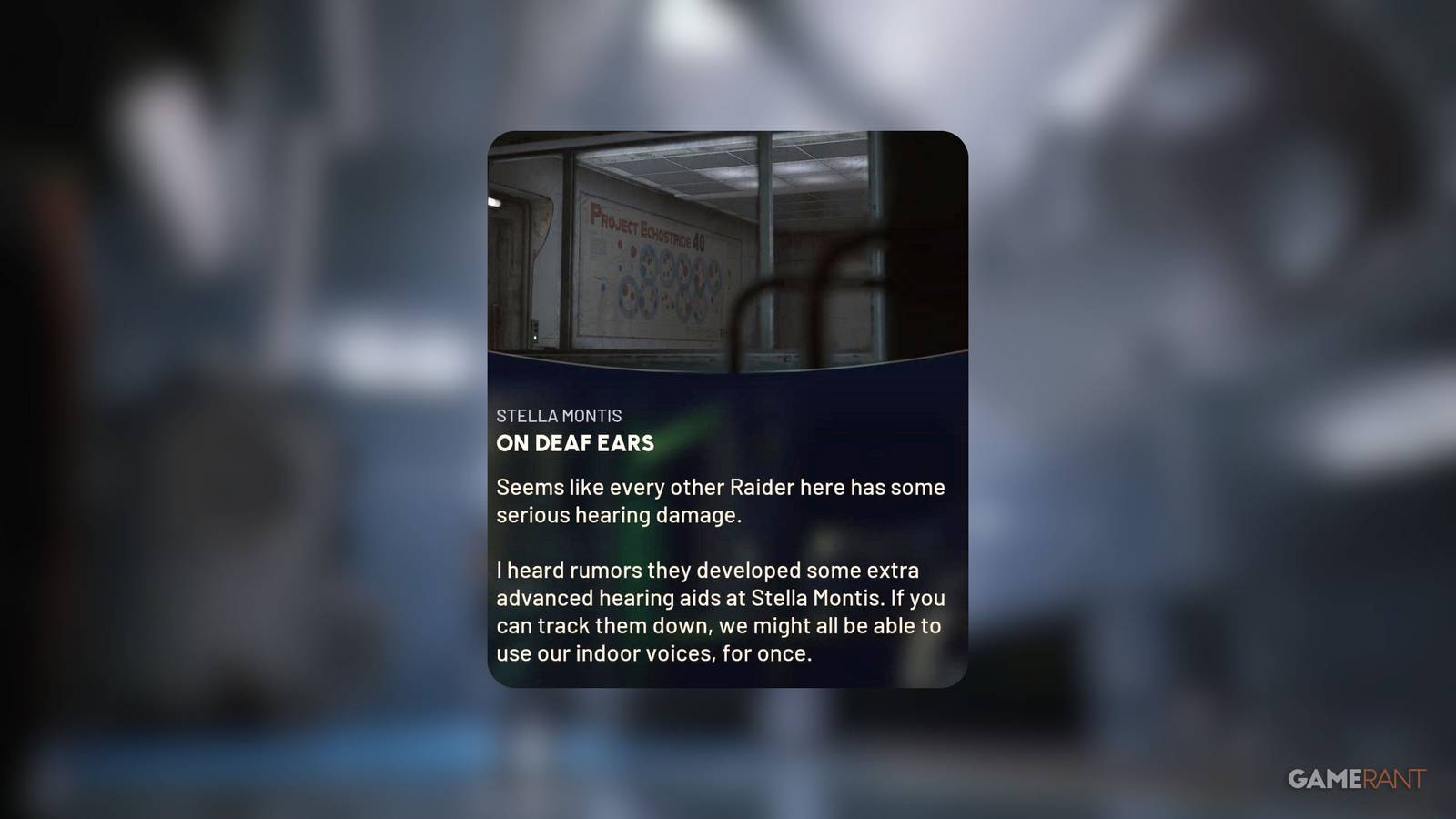The height and width of the screenshot is (819, 1456).
Task: Select the STELLA MONTIS location label
Action: click(x=559, y=416)
